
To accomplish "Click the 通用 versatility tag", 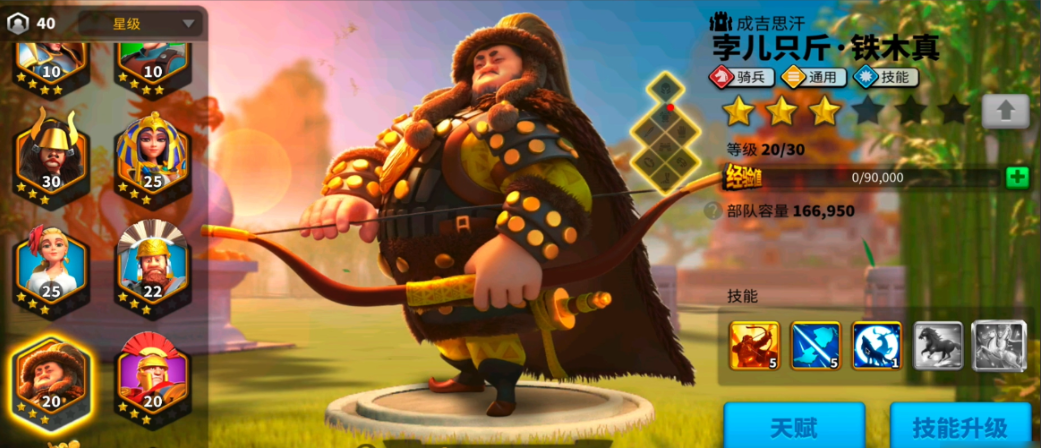I will pos(814,76).
